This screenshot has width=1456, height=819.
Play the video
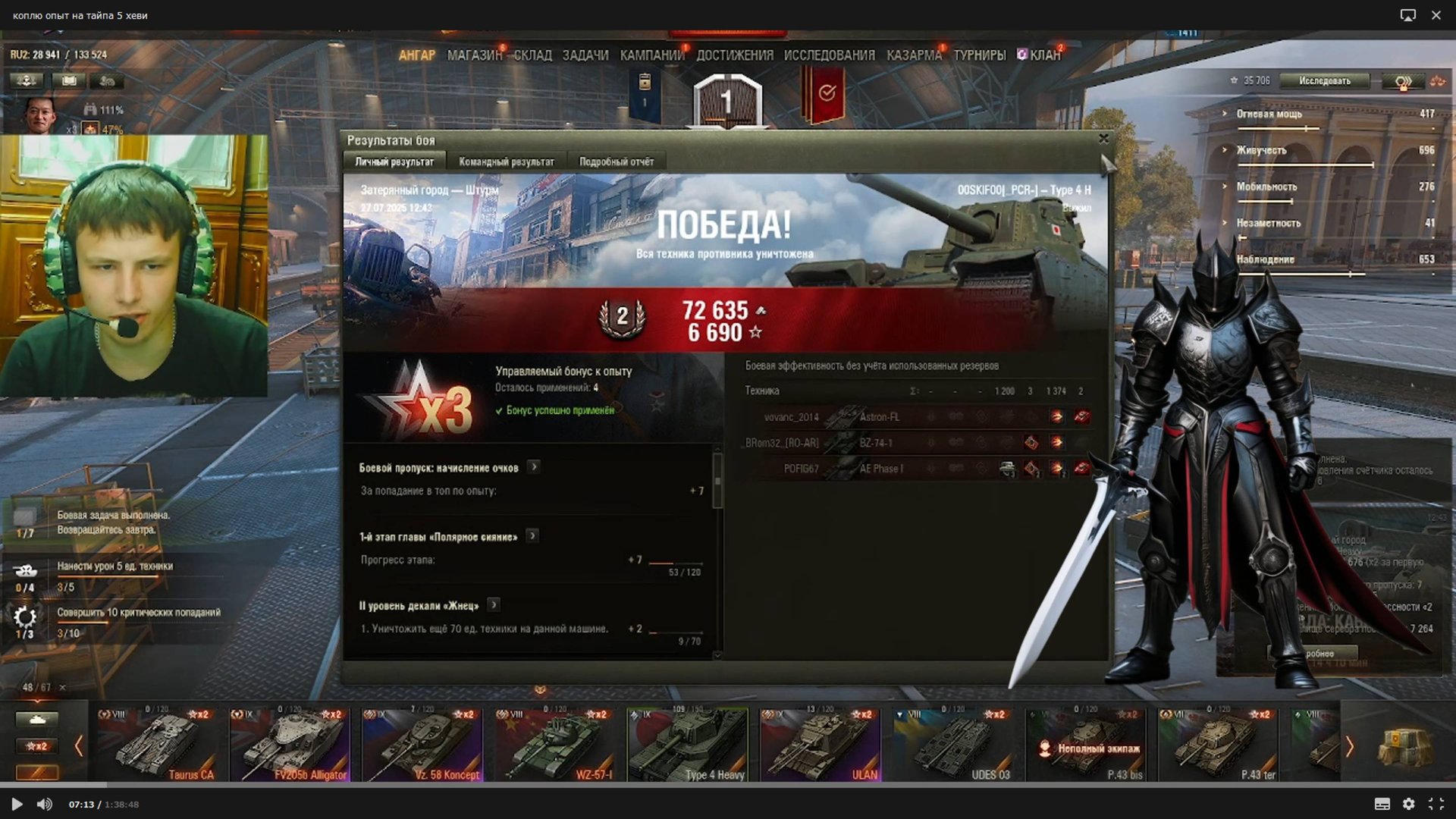17,804
